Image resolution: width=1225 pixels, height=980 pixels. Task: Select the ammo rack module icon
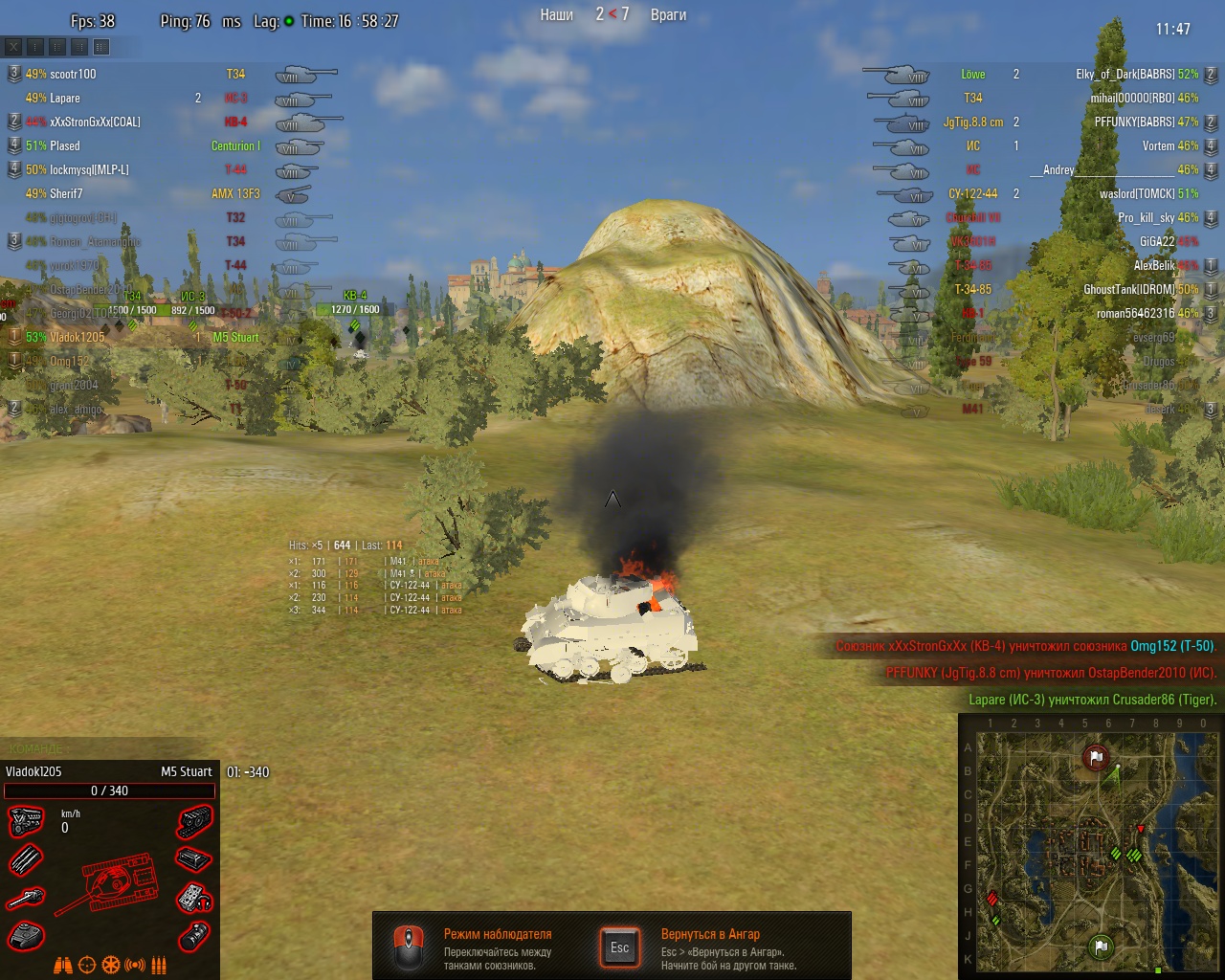26,859
